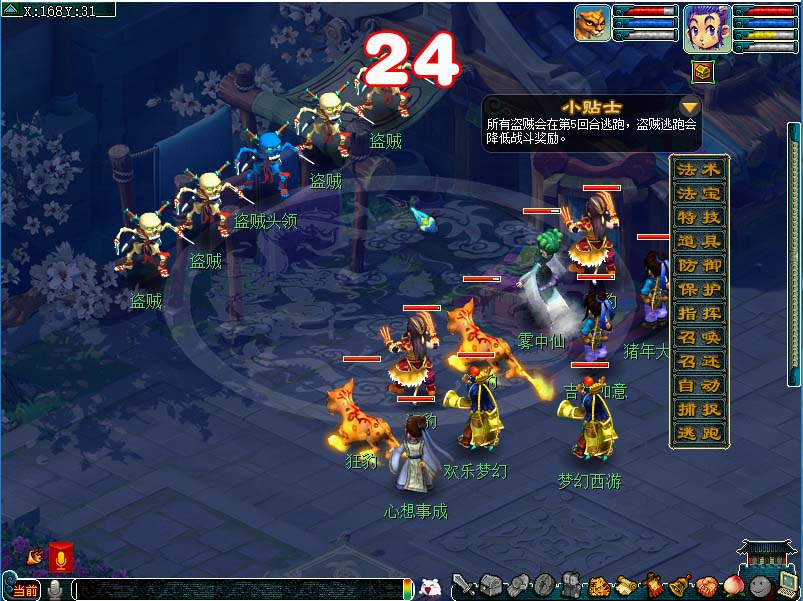The image size is (803, 601).
Task: Open the 法宝 treasure command
Action: click(699, 193)
